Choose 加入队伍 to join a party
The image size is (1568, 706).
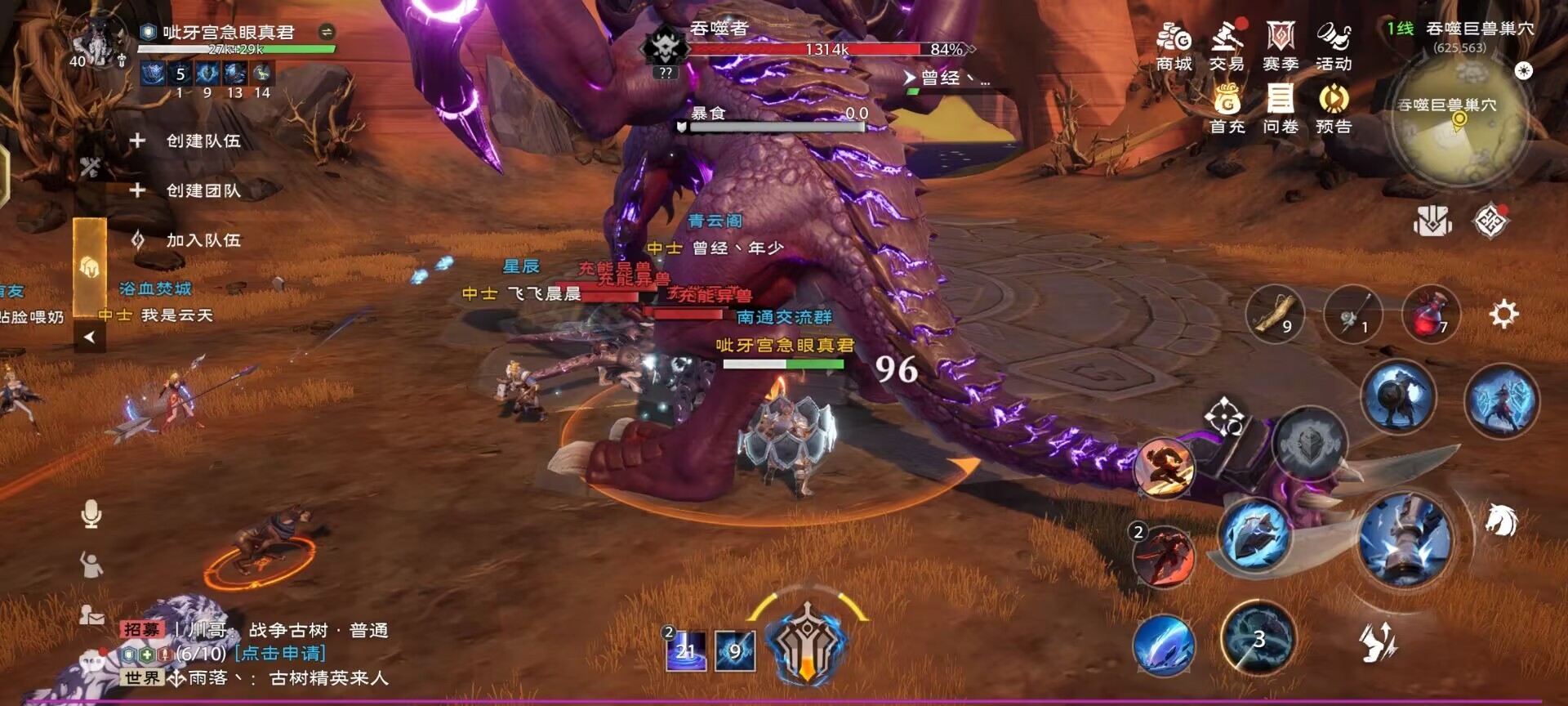(186, 240)
